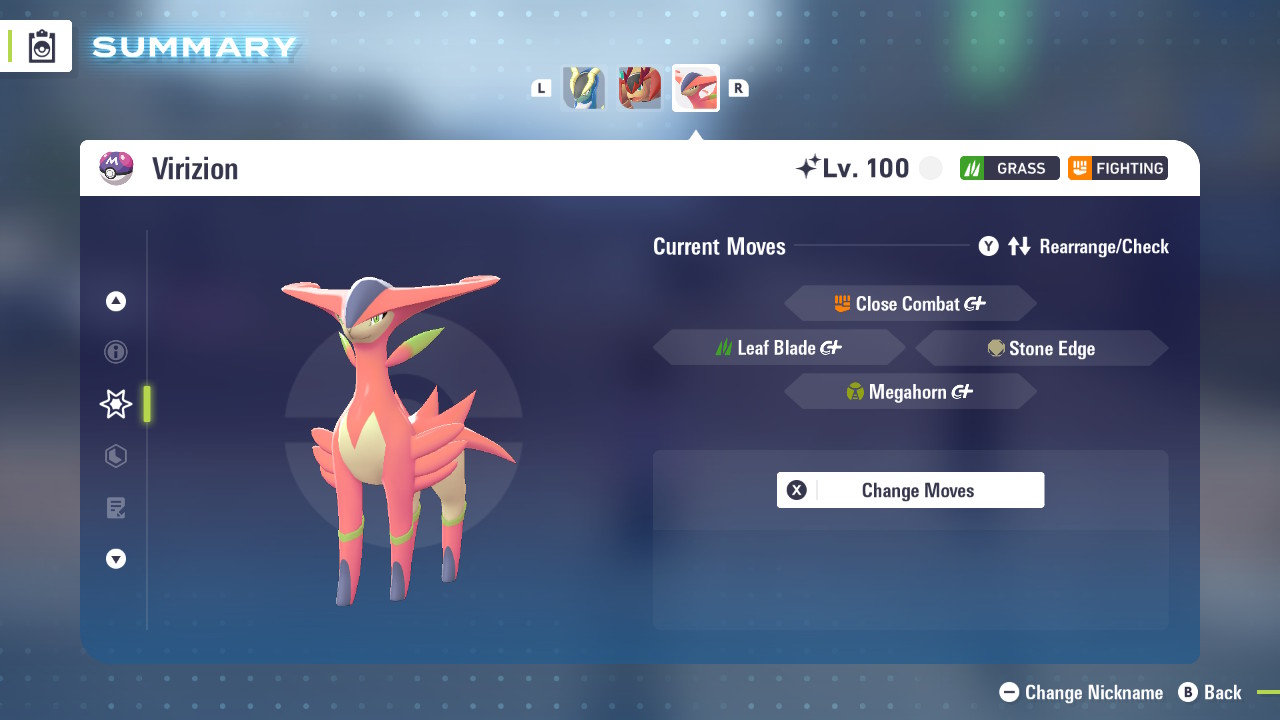Open the memo notes tab
This screenshot has height=720, width=1280.
(x=116, y=508)
